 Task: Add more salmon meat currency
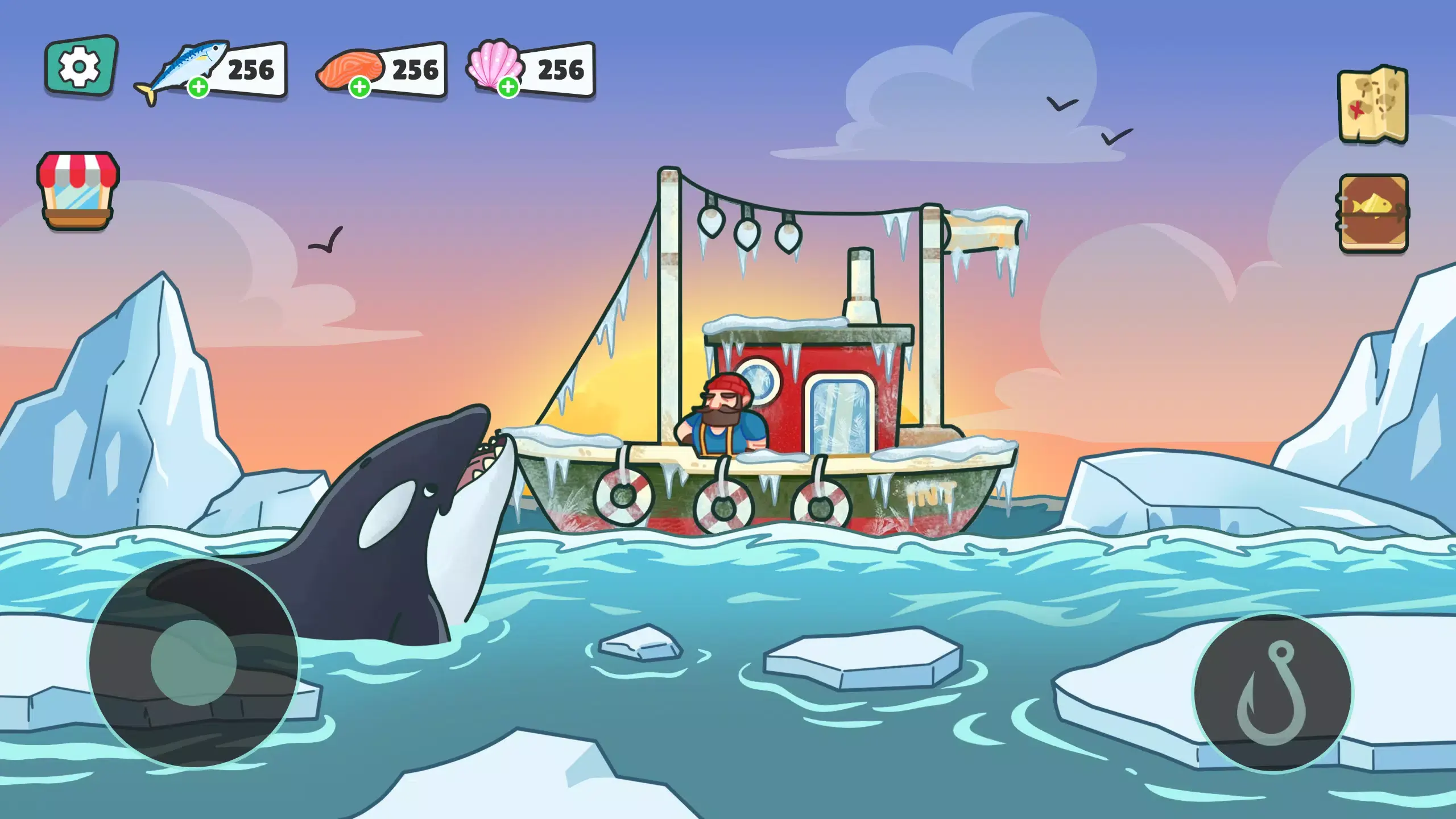pos(359,88)
